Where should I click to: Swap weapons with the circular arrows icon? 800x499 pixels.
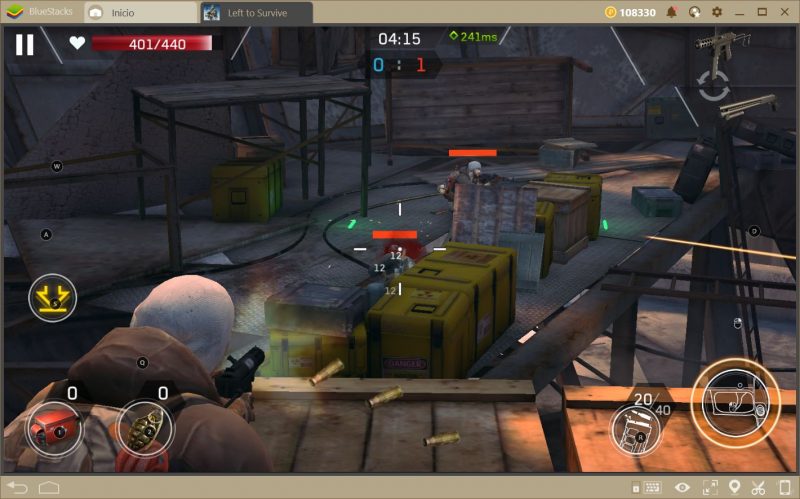(714, 85)
